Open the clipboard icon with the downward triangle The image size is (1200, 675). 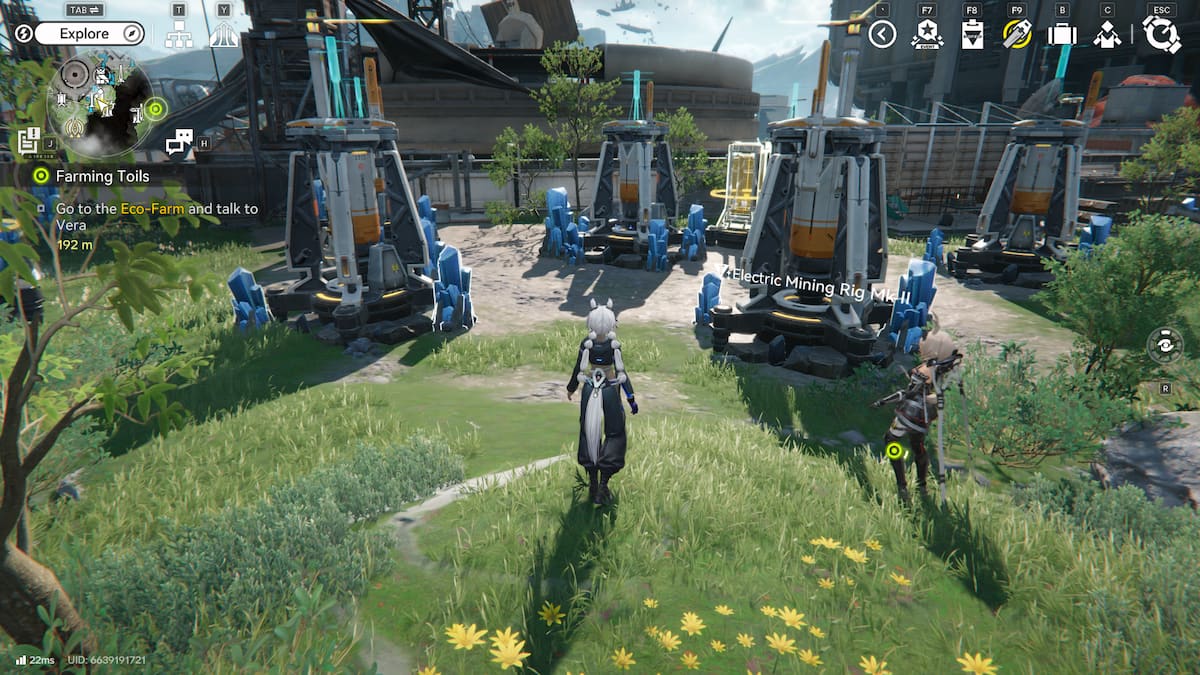(x=972, y=35)
